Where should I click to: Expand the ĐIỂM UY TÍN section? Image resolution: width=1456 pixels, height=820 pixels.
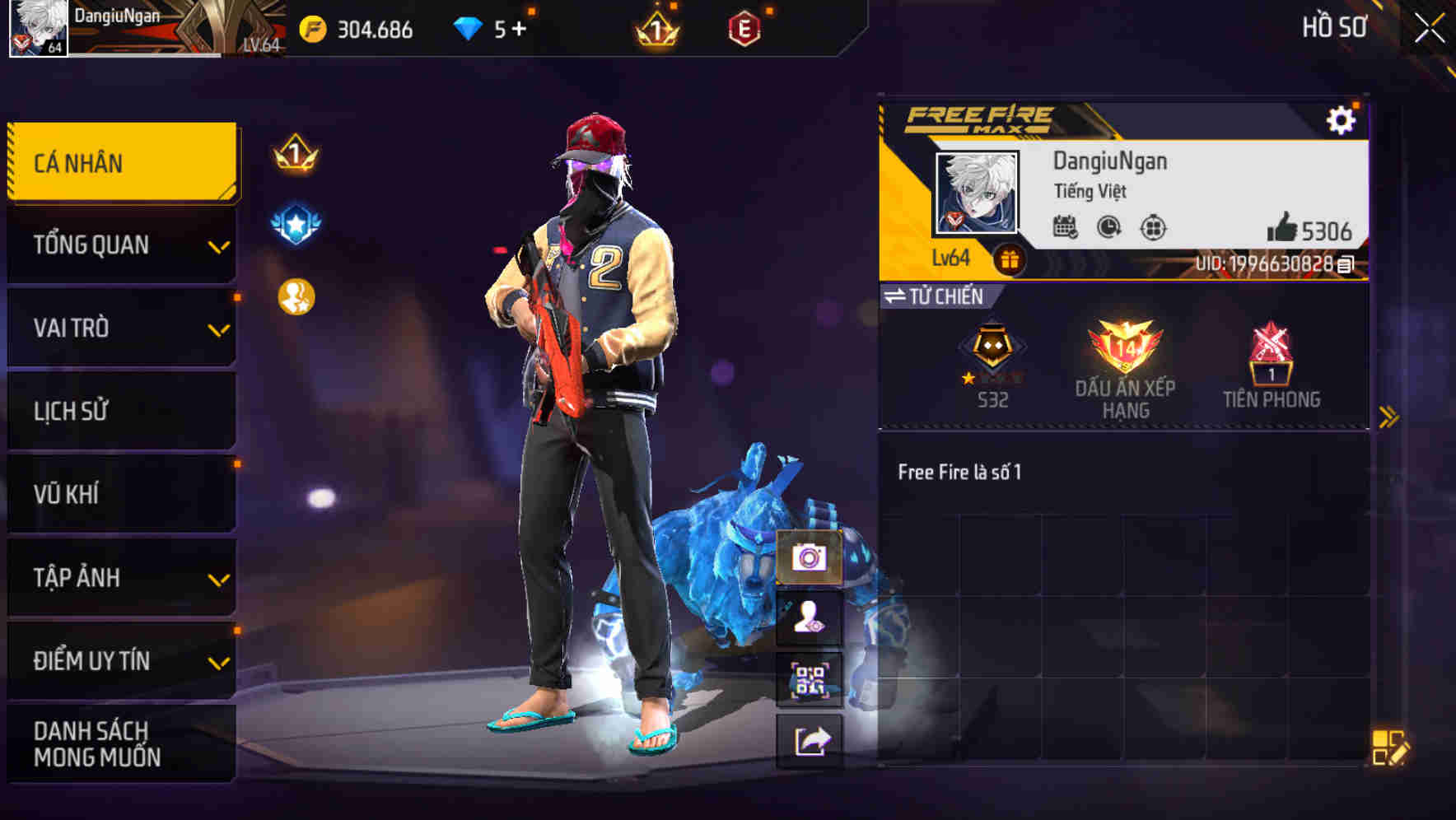pos(120,659)
